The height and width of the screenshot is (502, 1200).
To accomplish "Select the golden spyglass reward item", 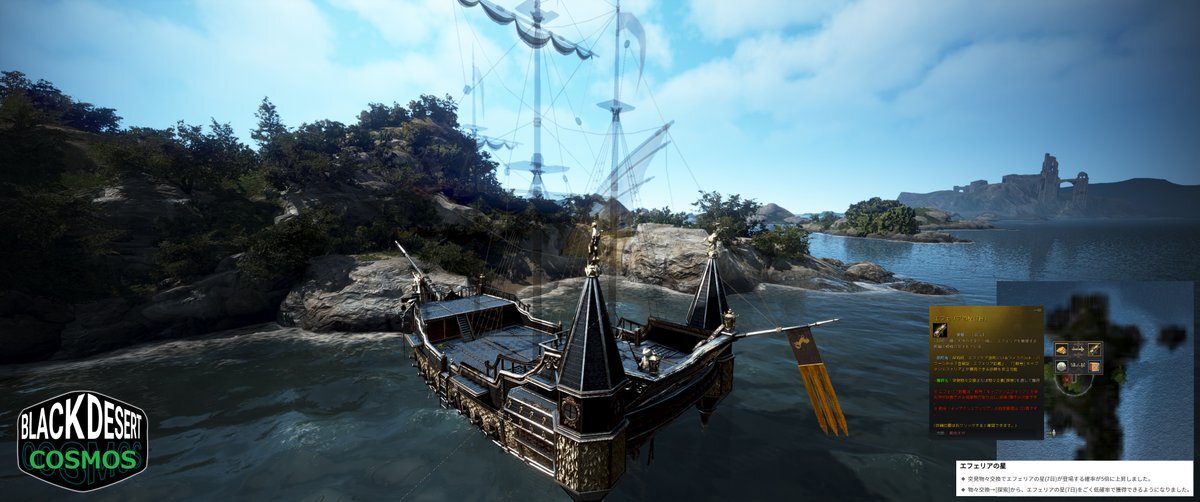I will point(1095,349).
